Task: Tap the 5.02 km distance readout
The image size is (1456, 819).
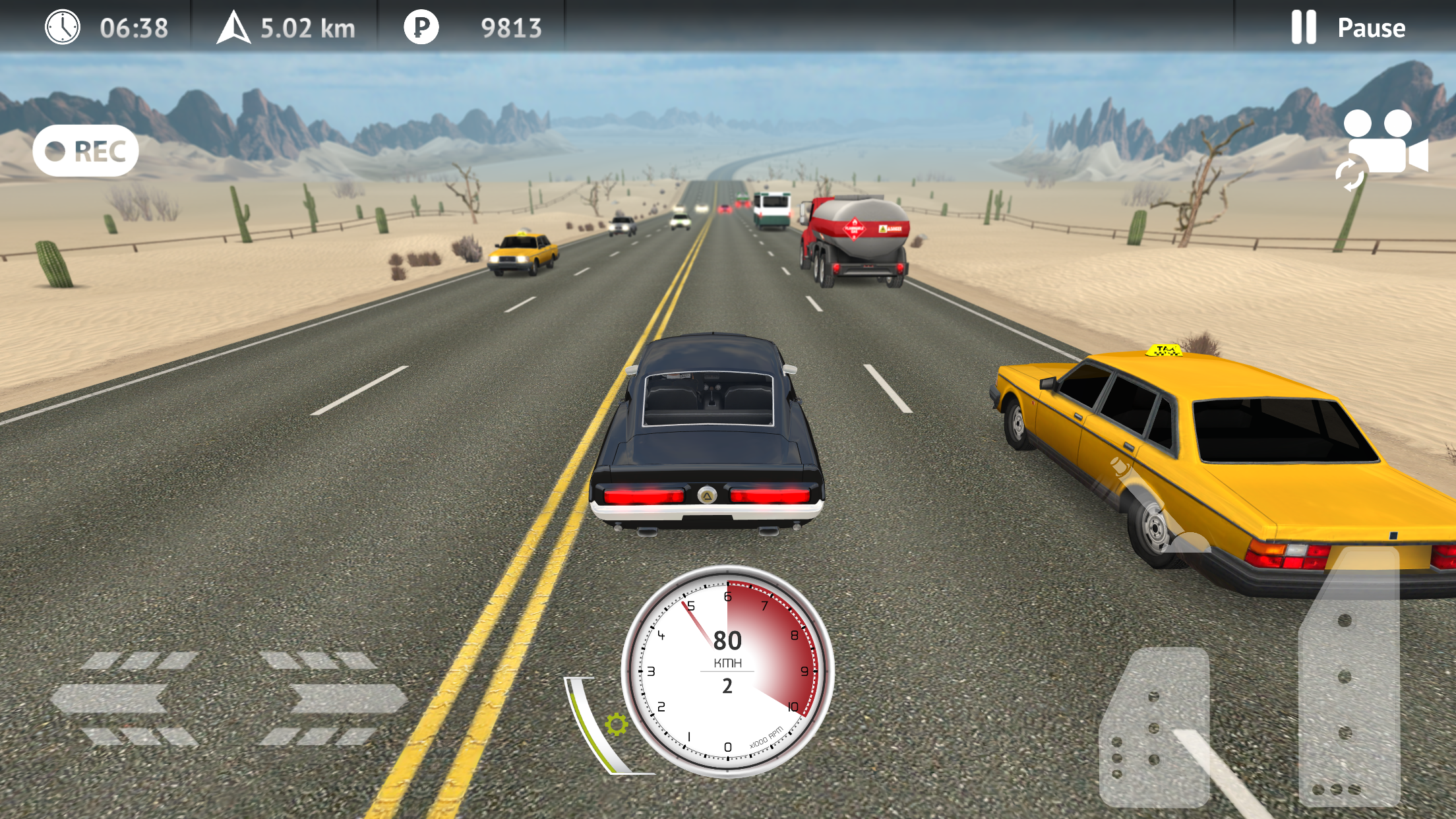Action: [309, 28]
